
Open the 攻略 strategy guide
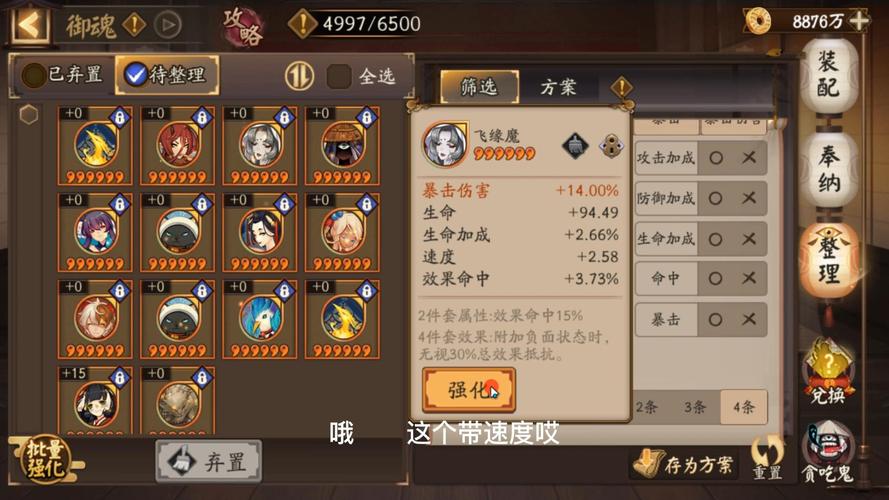243,26
